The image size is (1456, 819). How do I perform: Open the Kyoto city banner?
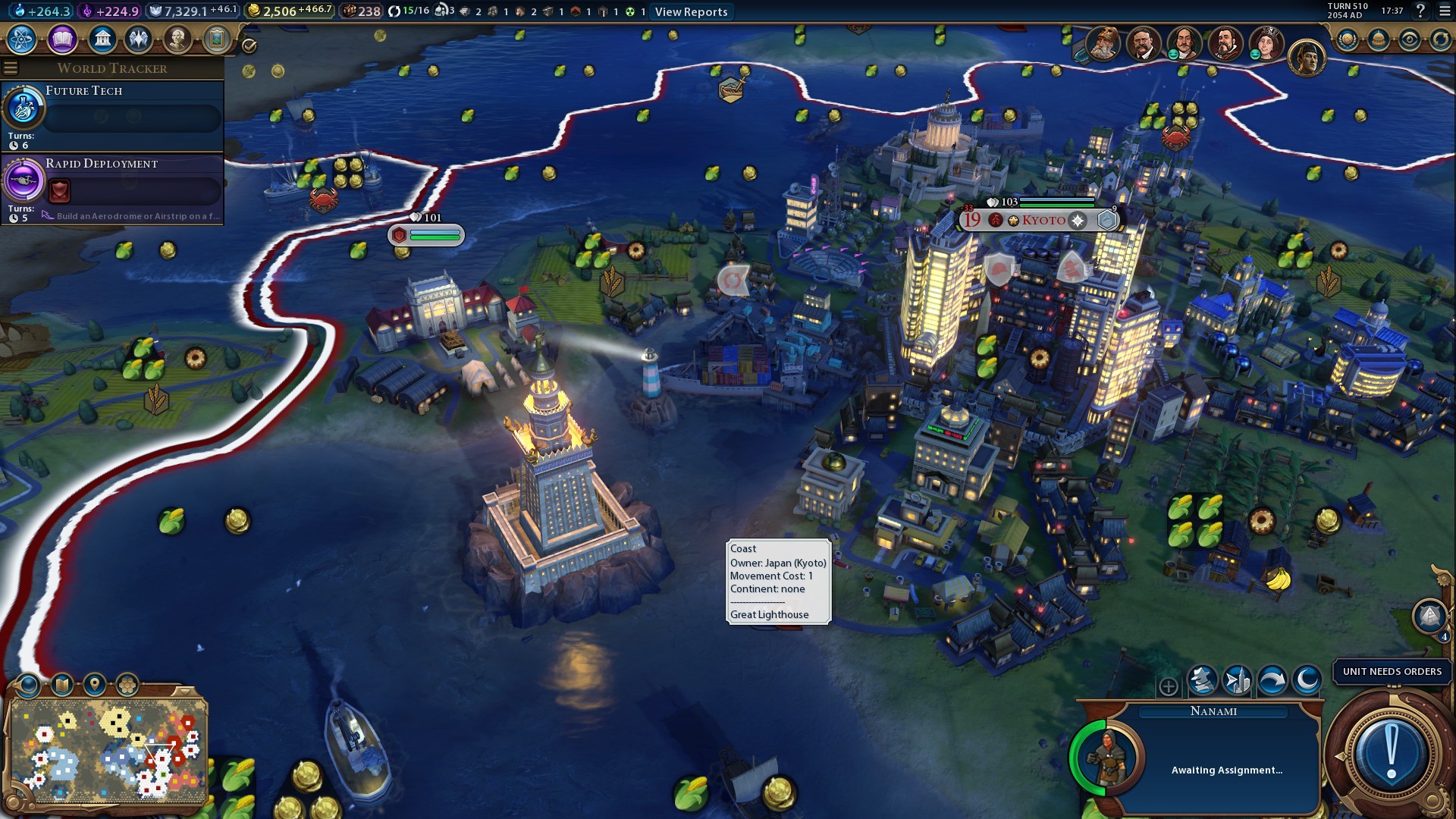(1043, 220)
